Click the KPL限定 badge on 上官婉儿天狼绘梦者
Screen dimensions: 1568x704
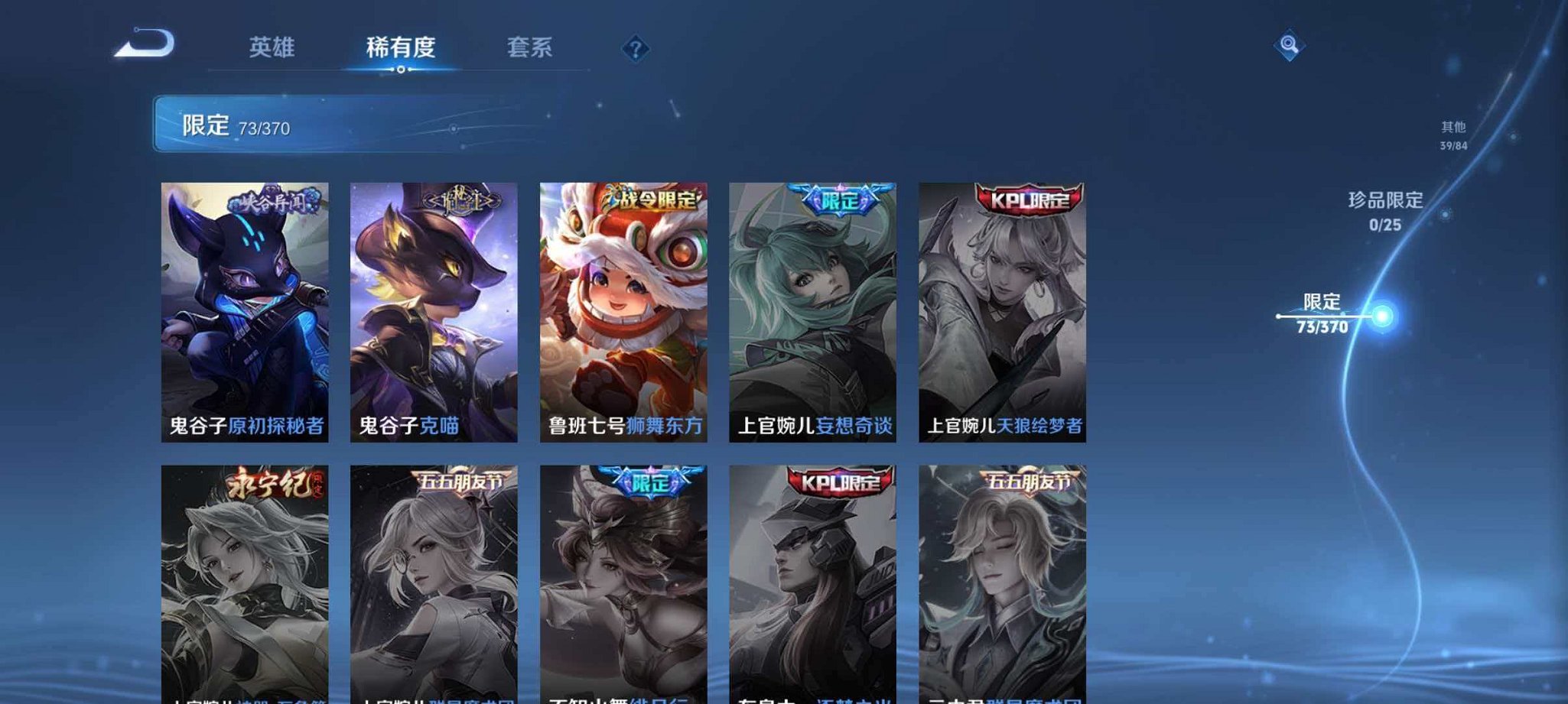(1028, 199)
